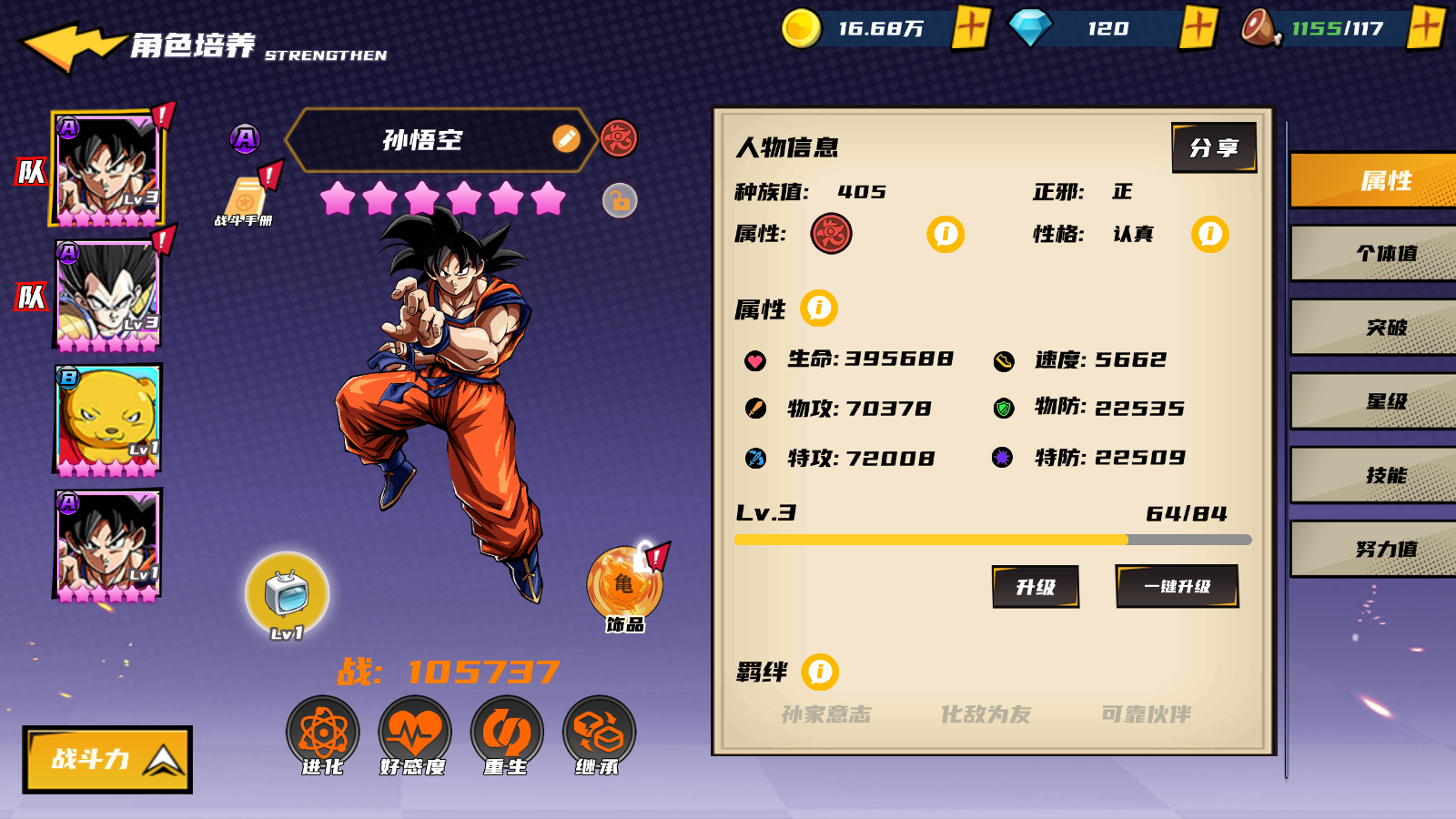Choose the 重生 rebirth option
Image resolution: width=1456 pixels, height=819 pixels.
tap(507, 733)
